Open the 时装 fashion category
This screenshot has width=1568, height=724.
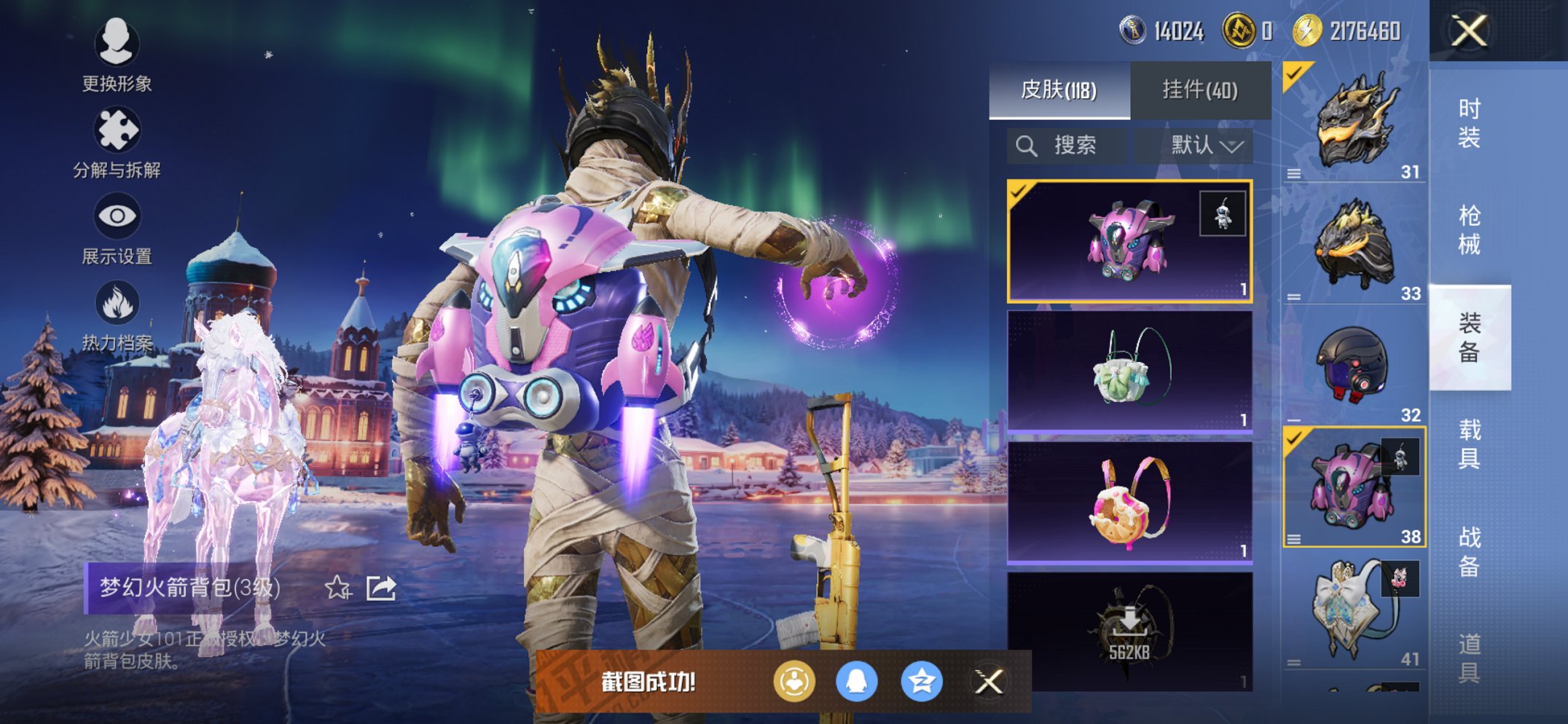coord(1469,123)
